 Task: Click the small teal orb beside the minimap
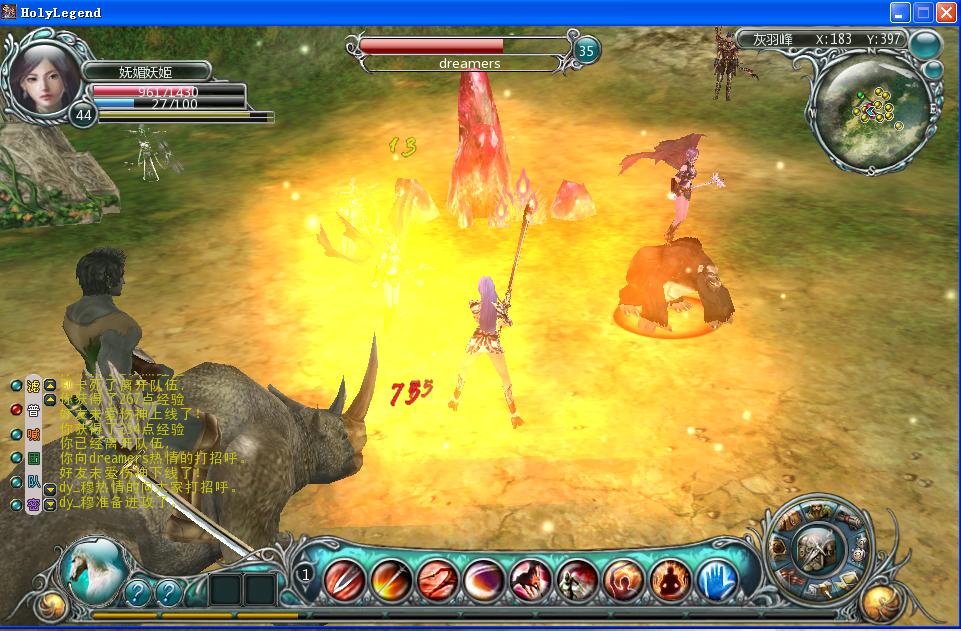(932, 70)
